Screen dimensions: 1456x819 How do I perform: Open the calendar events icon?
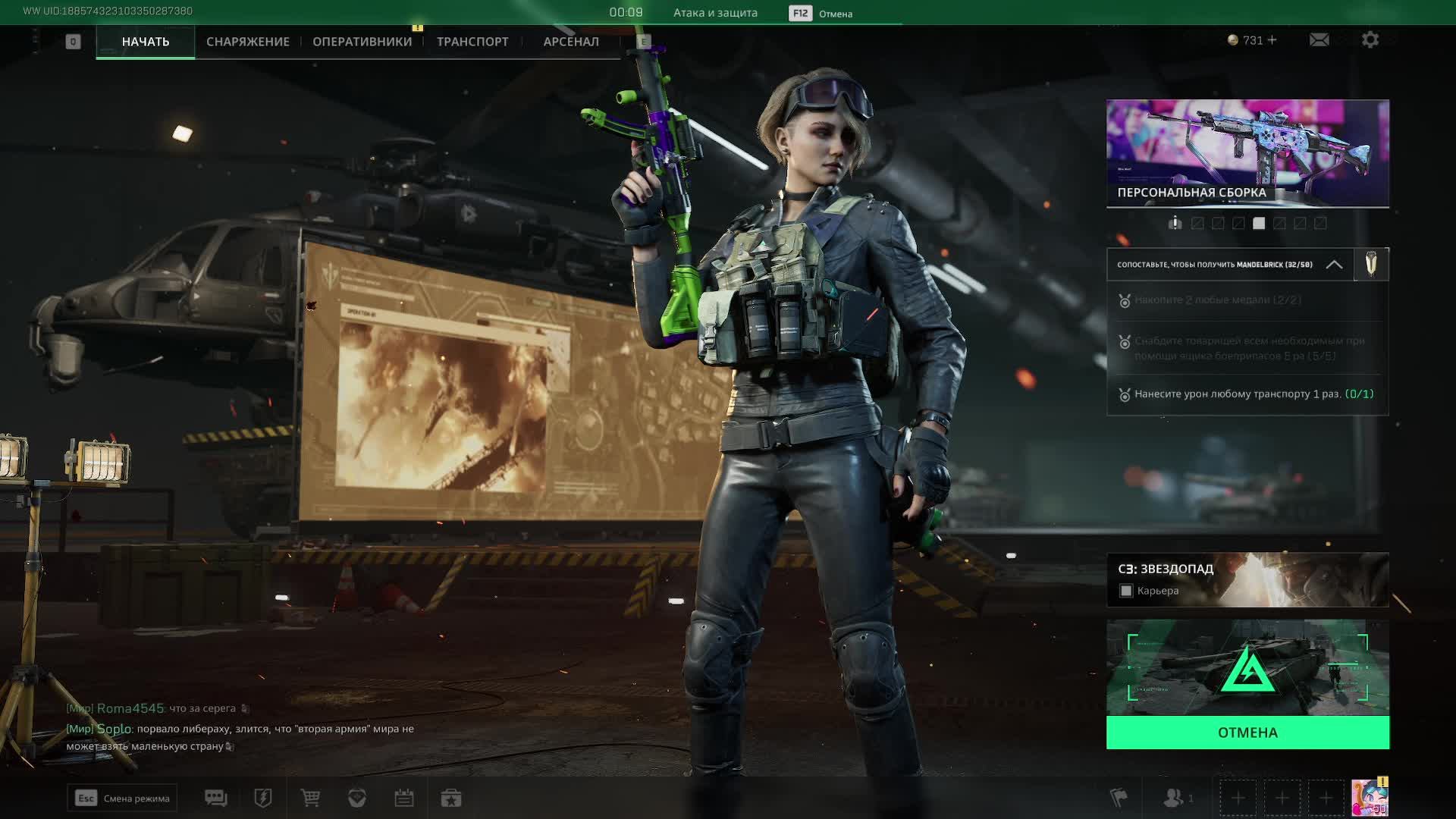coord(404,799)
